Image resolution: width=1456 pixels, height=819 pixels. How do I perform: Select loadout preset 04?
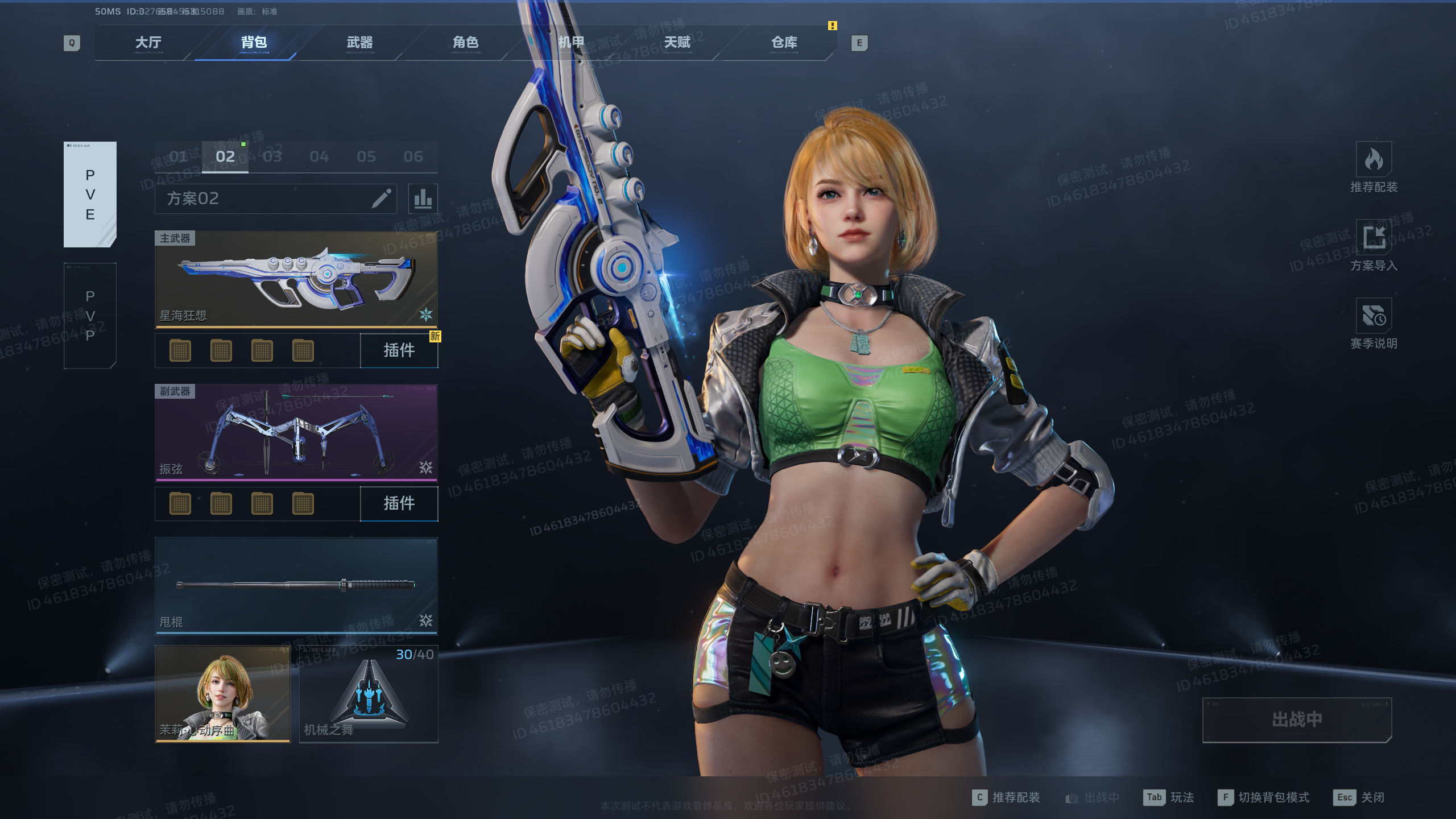coord(319,156)
